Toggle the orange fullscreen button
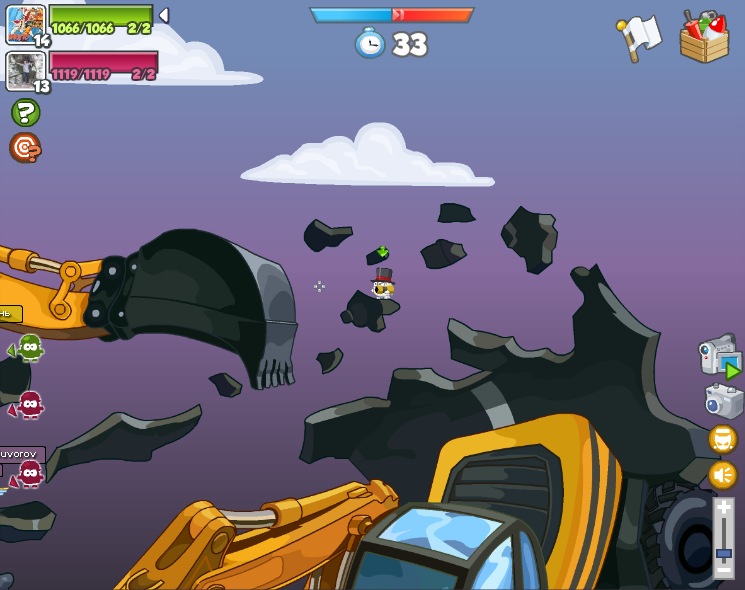 pos(722,439)
